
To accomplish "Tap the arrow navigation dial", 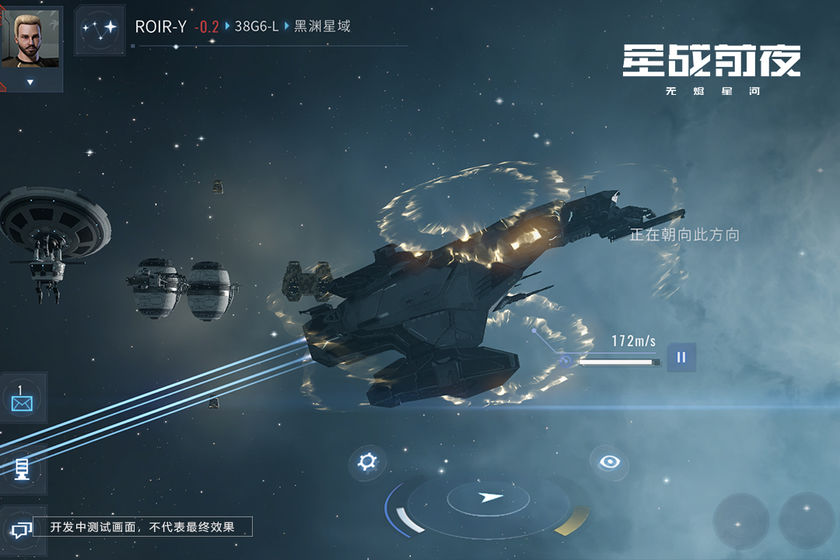I will tap(488, 497).
